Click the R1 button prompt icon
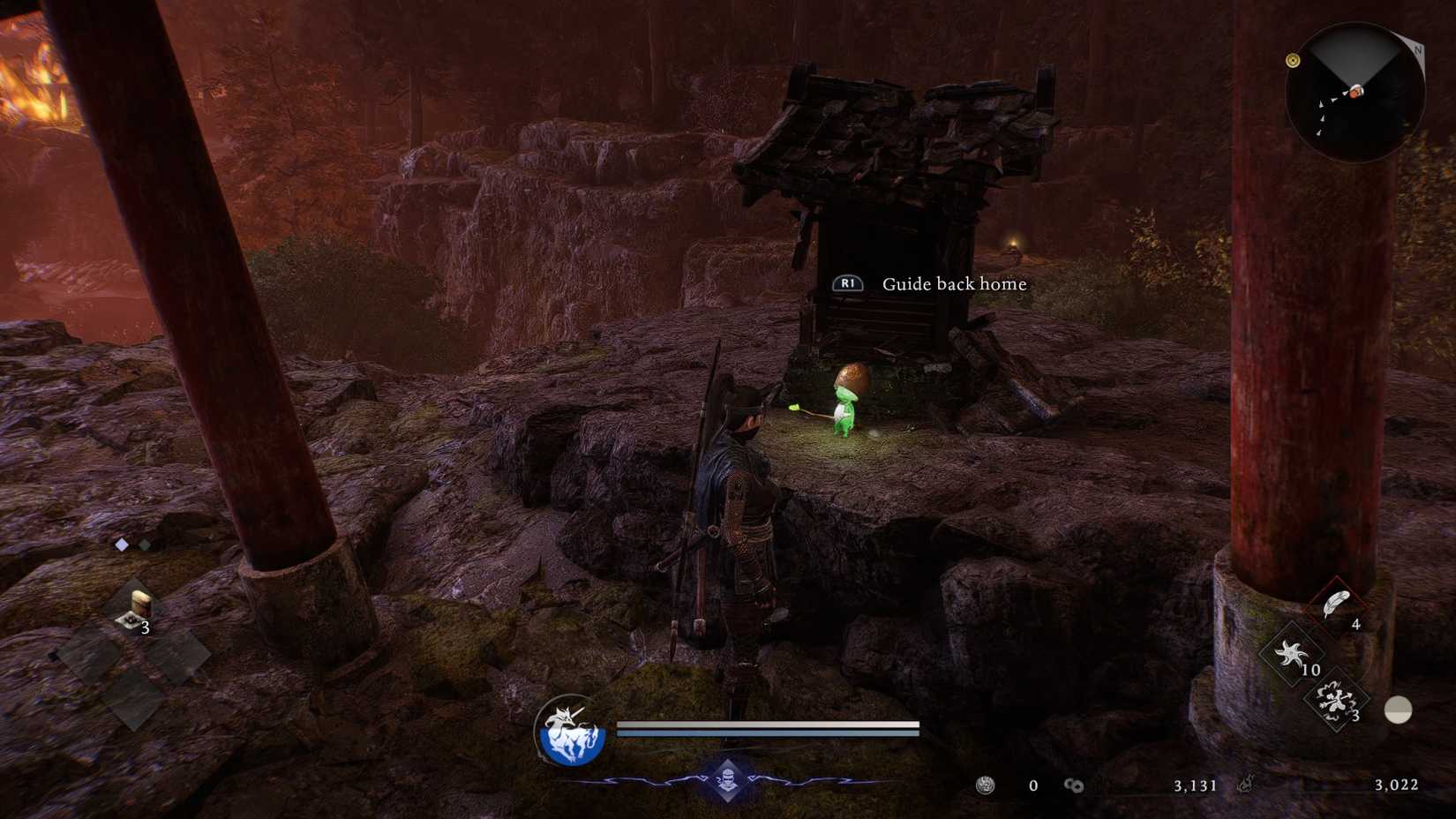This screenshot has height=819, width=1456. (x=849, y=284)
